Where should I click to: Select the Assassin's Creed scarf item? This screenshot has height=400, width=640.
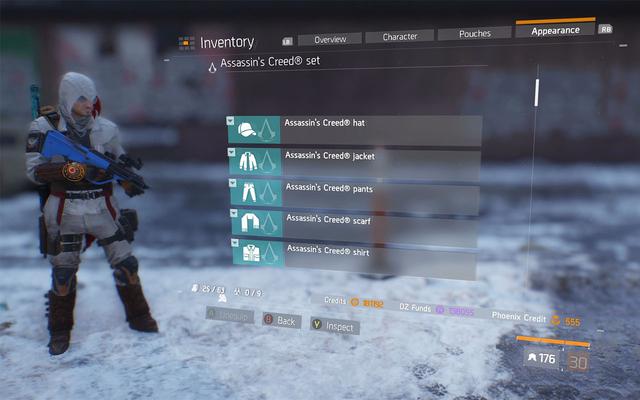[x=355, y=222]
